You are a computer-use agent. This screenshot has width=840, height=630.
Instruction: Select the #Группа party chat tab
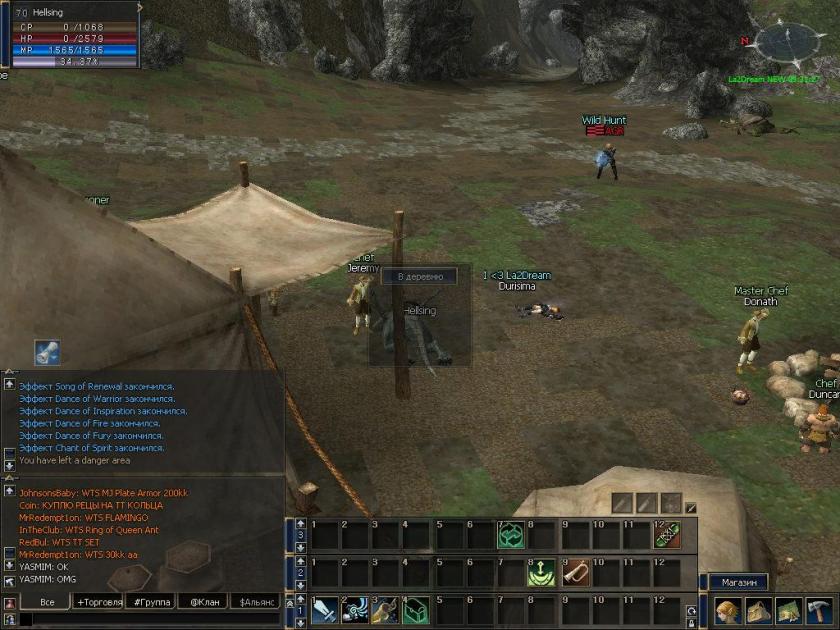(150, 602)
